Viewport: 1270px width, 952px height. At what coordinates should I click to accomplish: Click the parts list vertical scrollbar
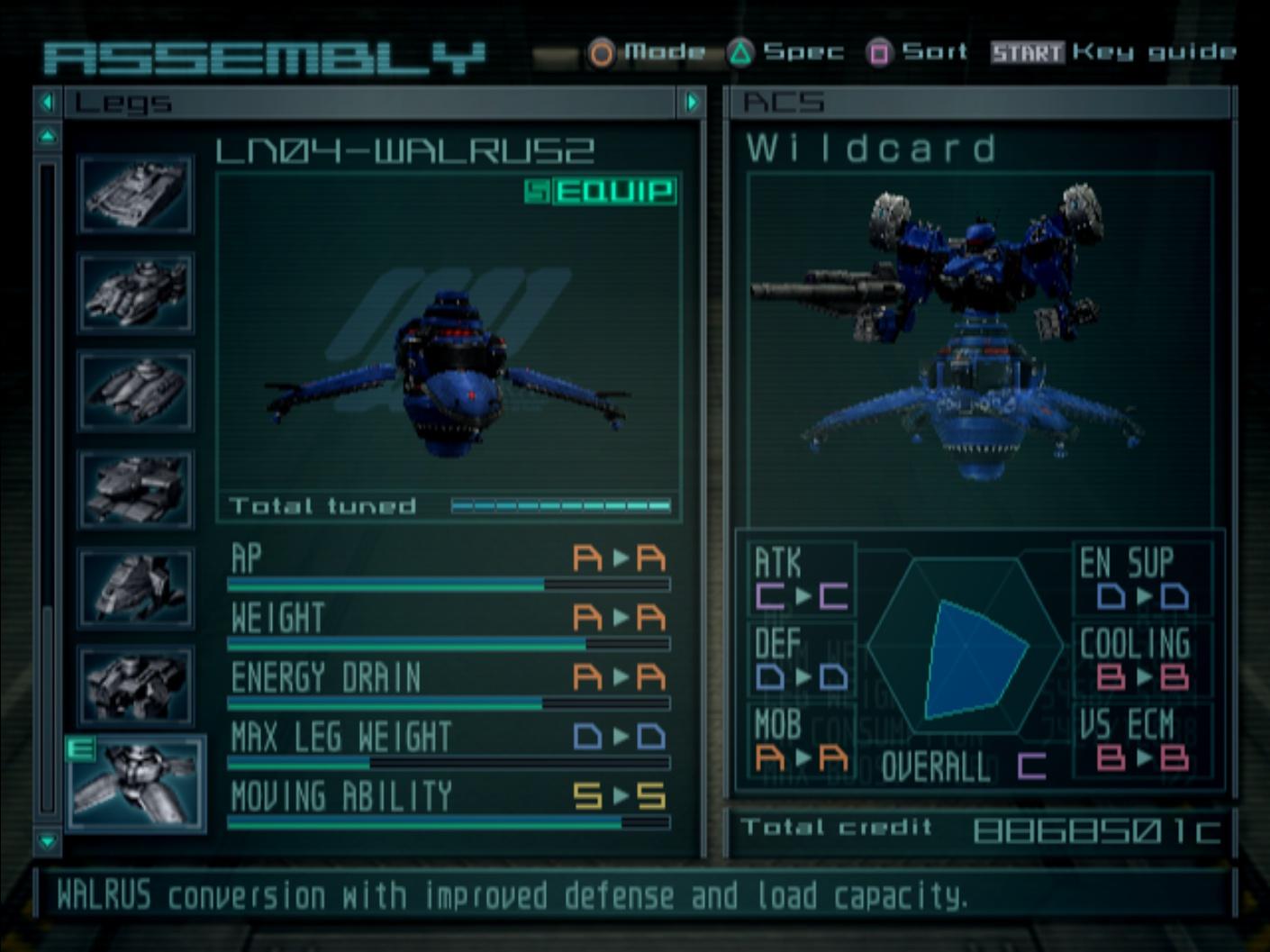coord(48,486)
